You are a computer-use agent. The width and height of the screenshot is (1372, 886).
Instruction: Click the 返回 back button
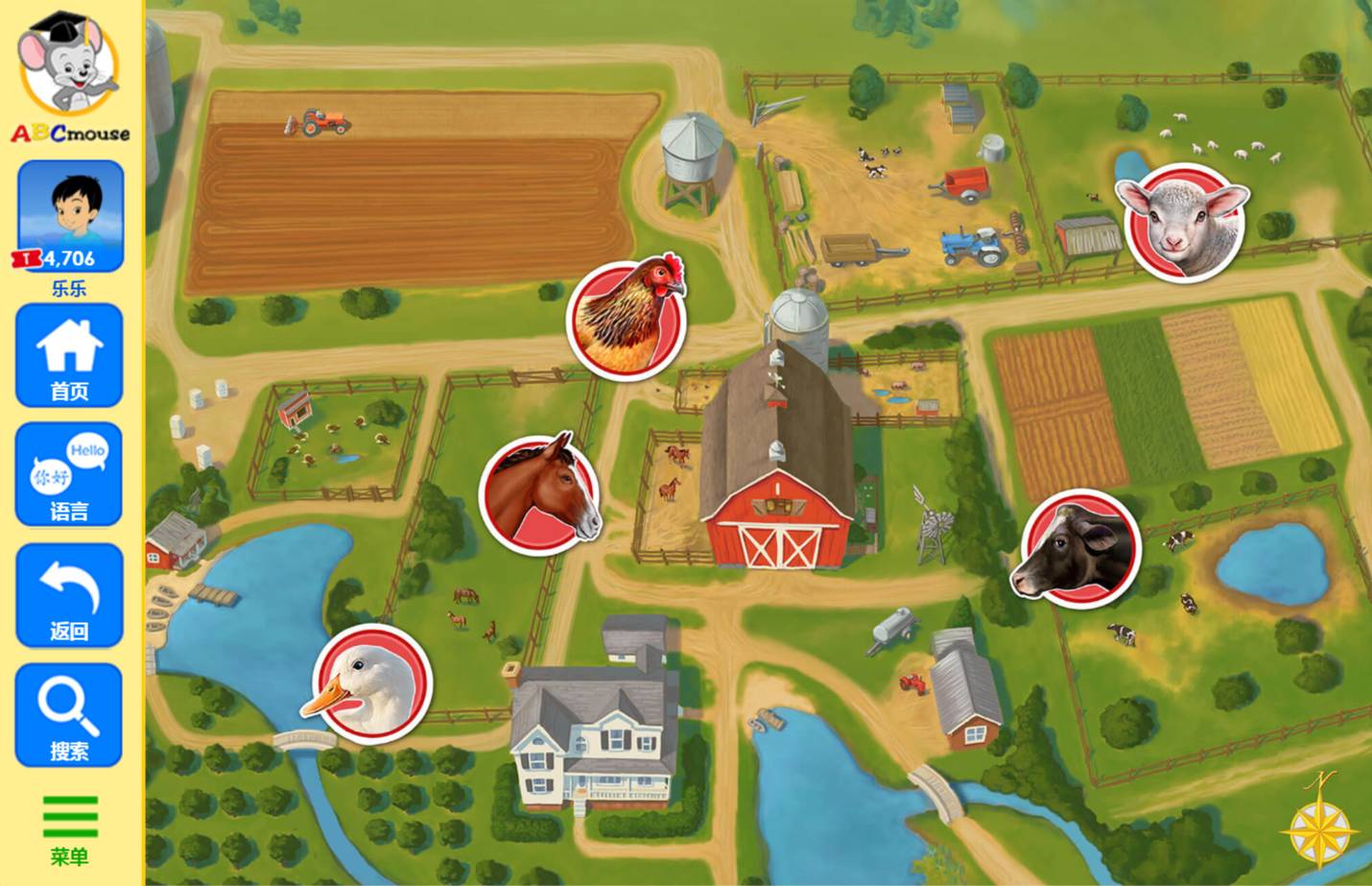(x=69, y=596)
